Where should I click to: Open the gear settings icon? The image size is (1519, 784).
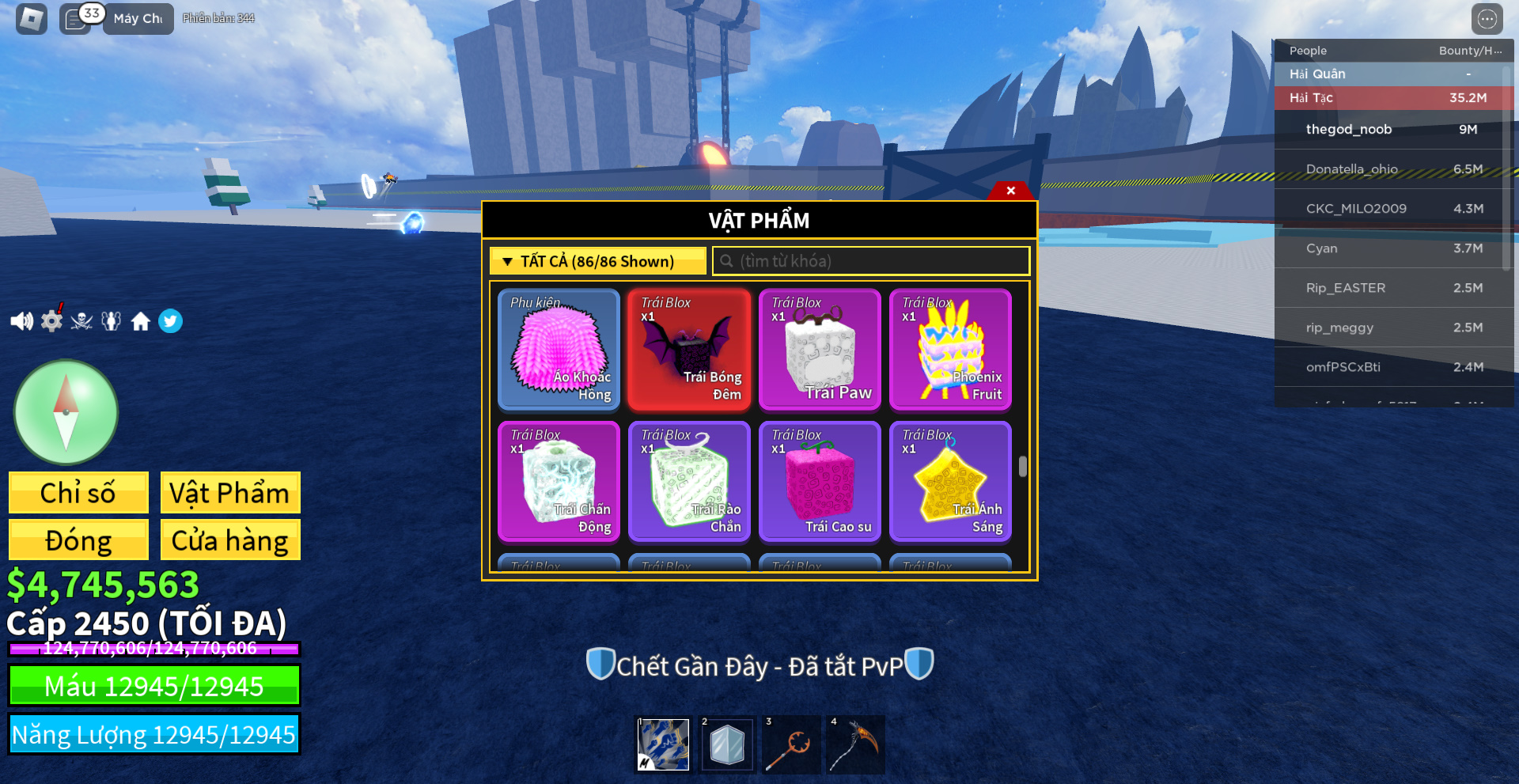pos(51,320)
